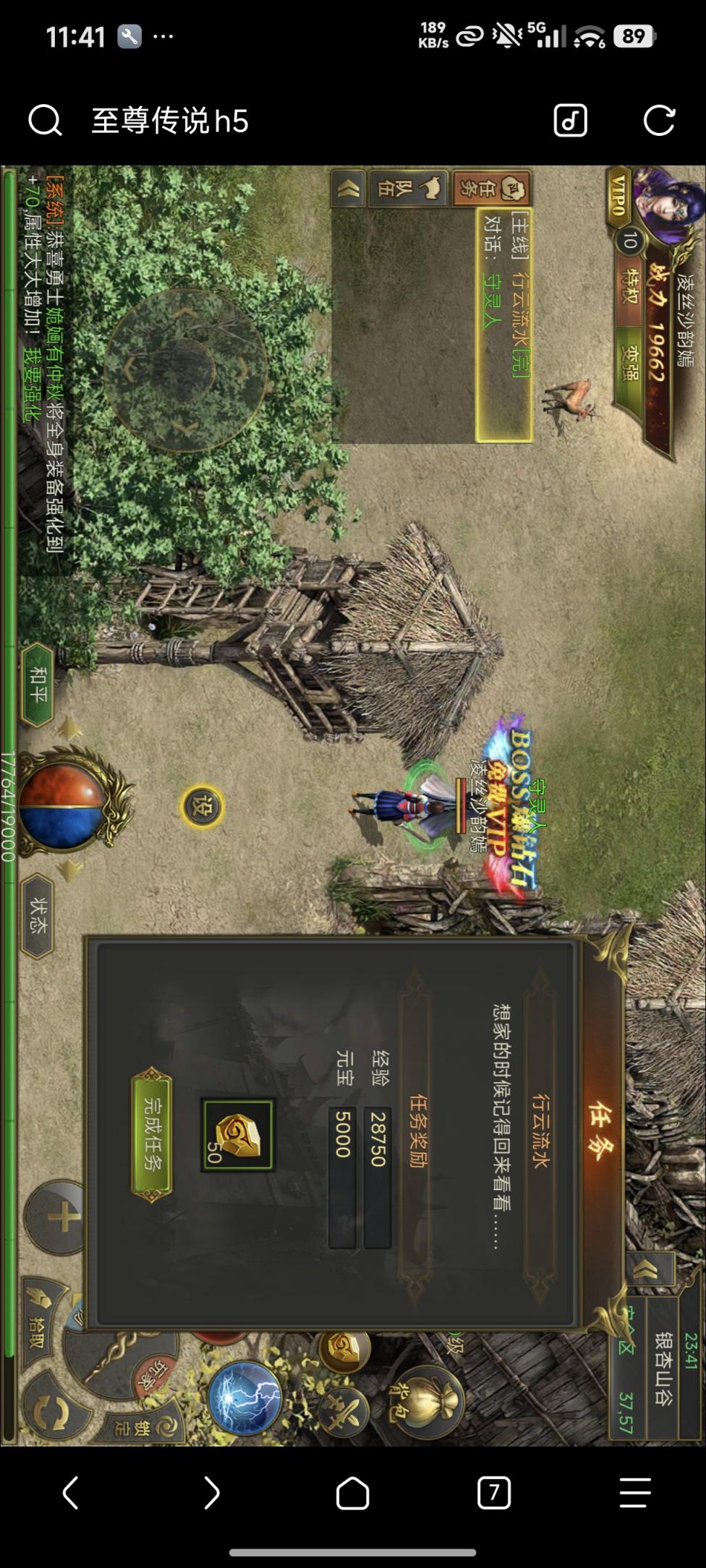Open the 状态 status panel
Screen dimensions: 706x1568
pyautogui.click(x=38, y=915)
